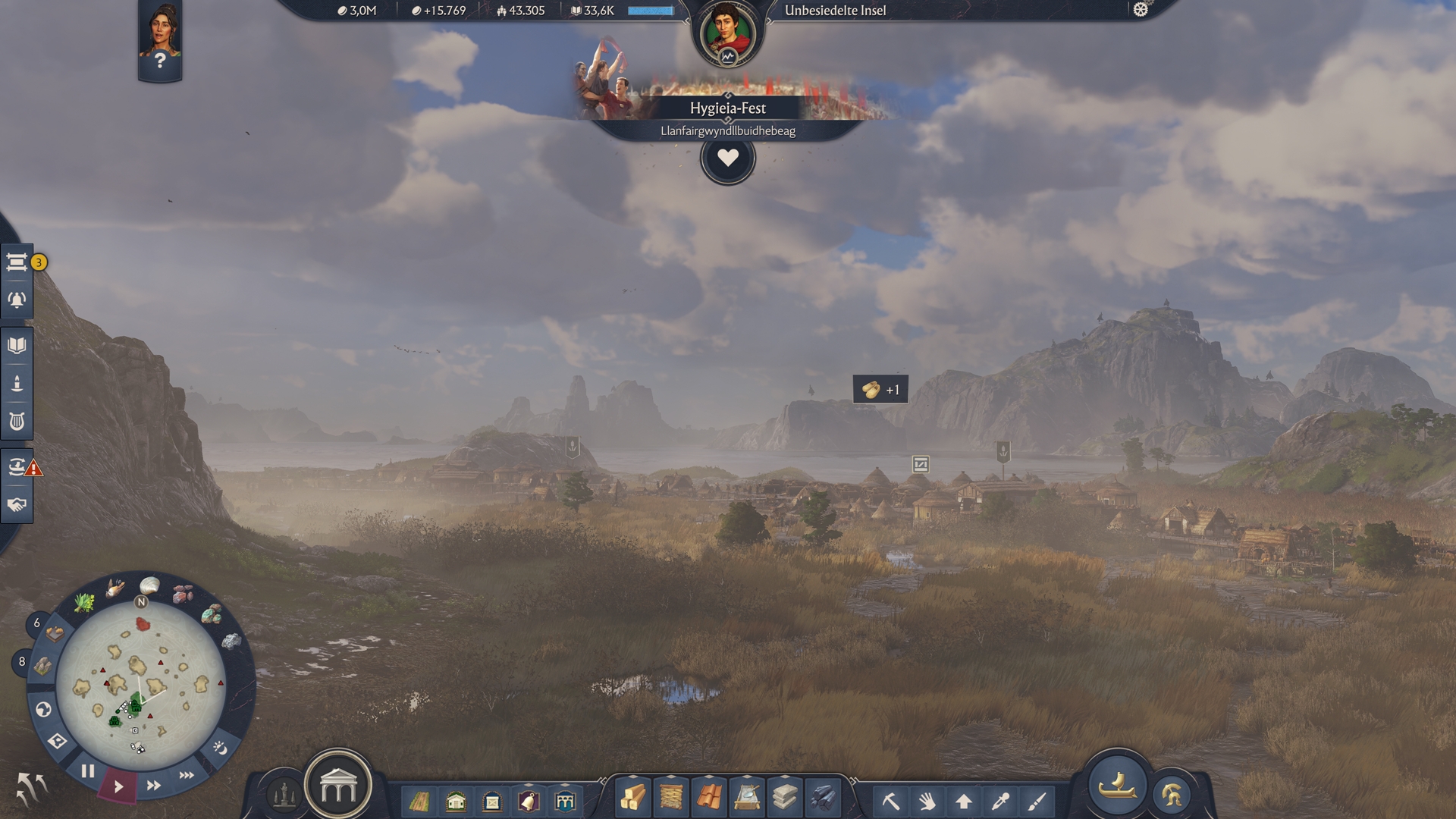Open the lyre icon panel

pyautogui.click(x=17, y=421)
